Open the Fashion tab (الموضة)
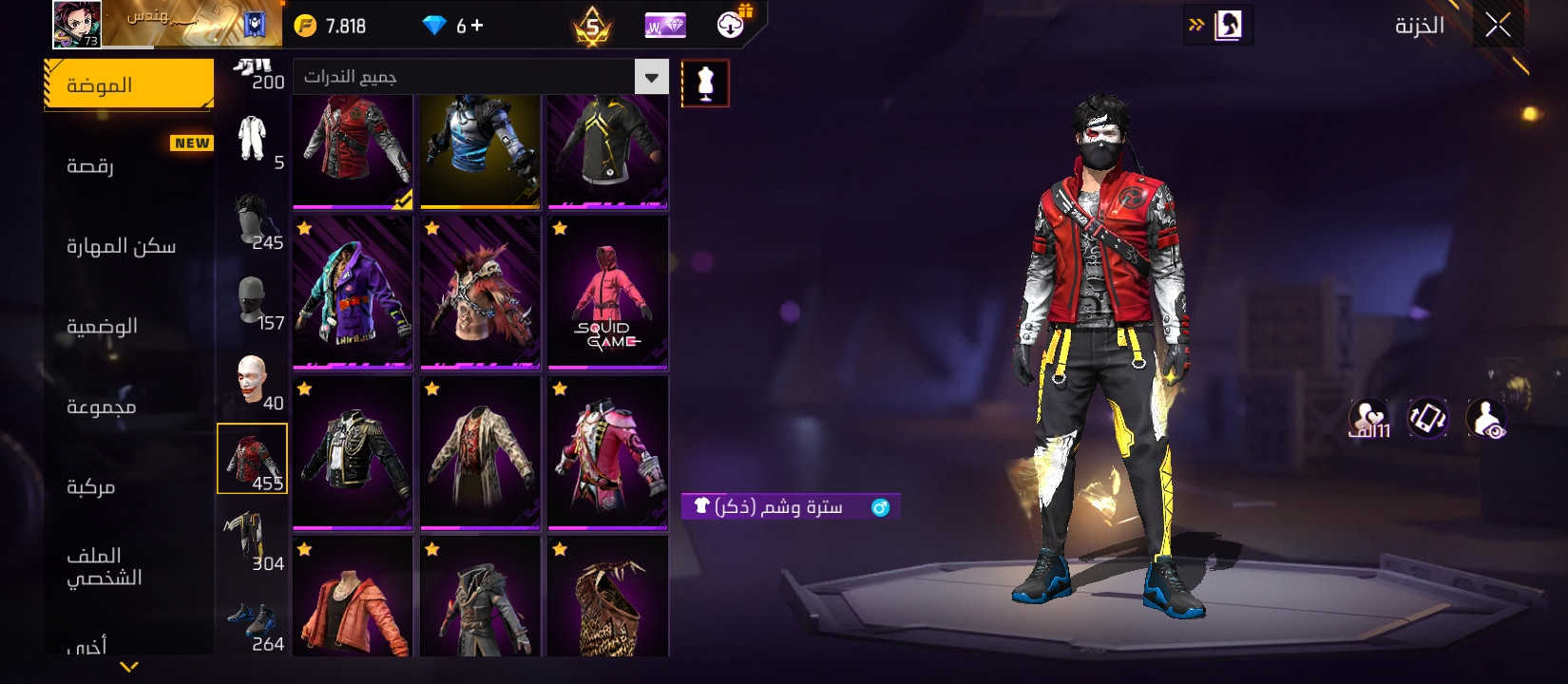Image resolution: width=1568 pixels, height=684 pixels. coord(128,85)
